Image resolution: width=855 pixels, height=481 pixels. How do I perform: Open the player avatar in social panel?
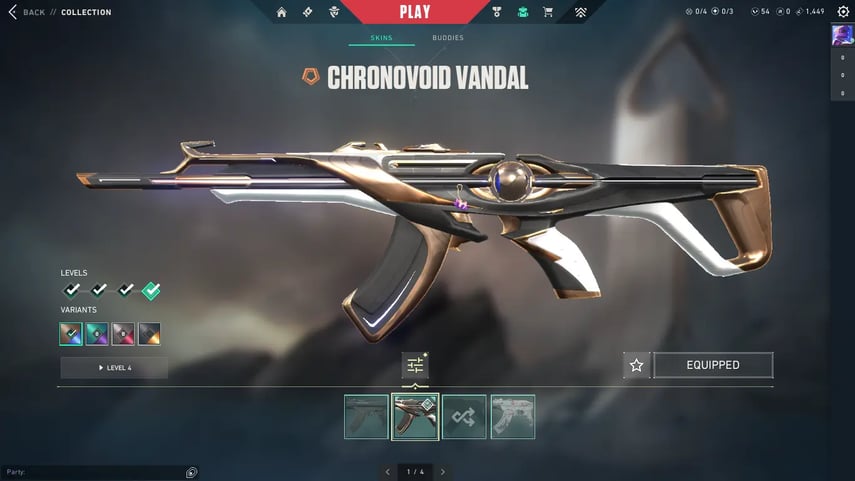point(842,36)
